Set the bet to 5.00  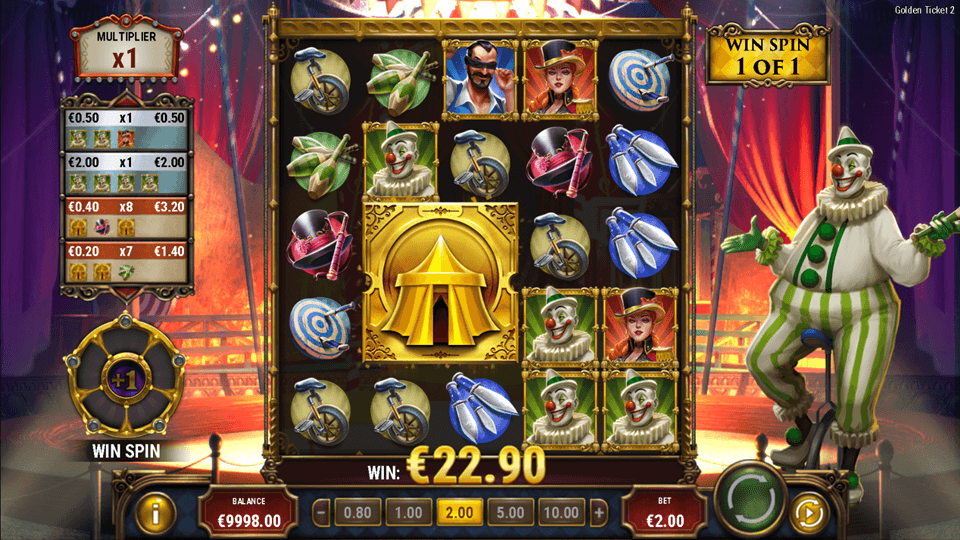point(510,513)
